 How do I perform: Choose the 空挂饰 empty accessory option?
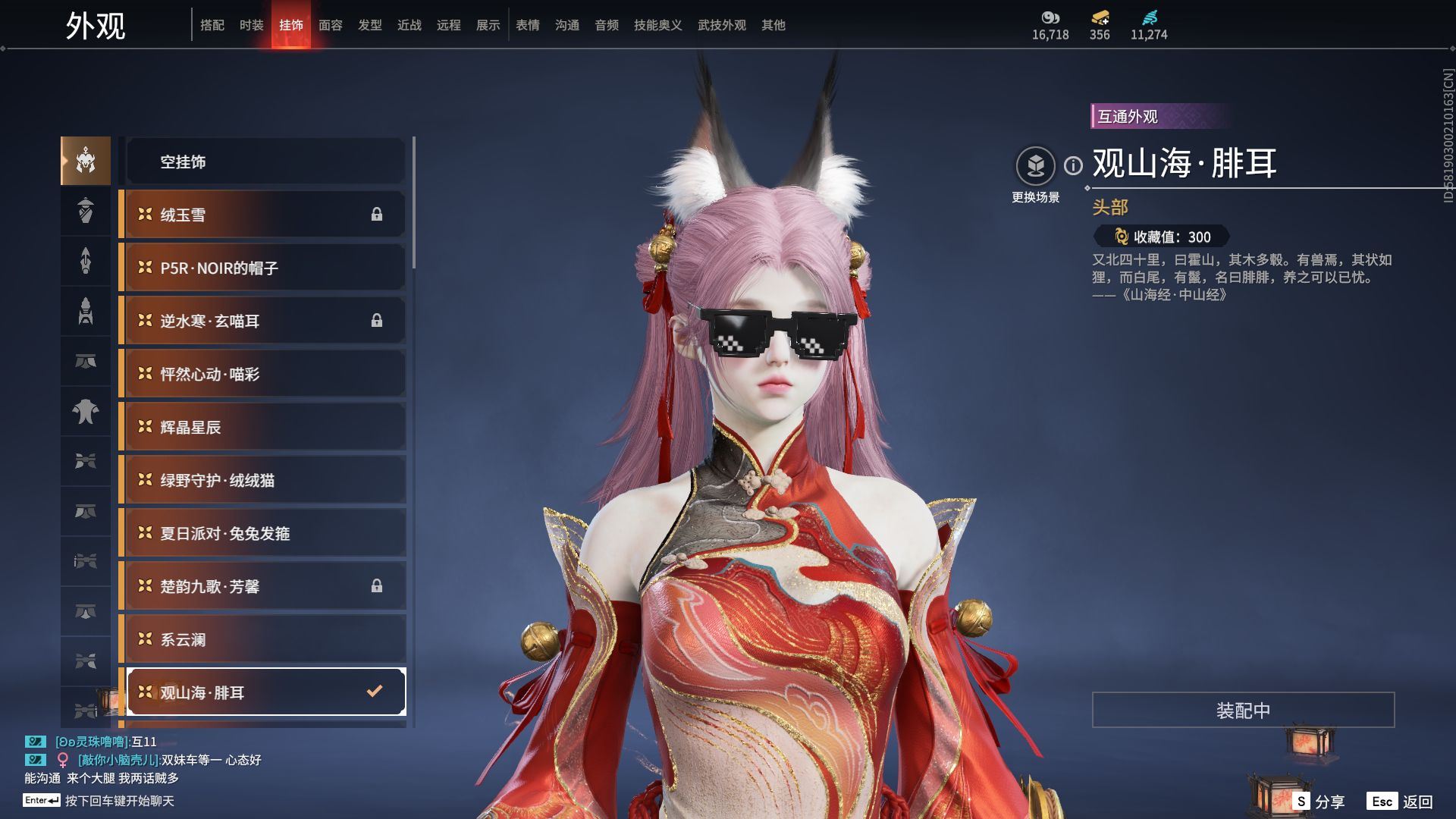(x=265, y=162)
